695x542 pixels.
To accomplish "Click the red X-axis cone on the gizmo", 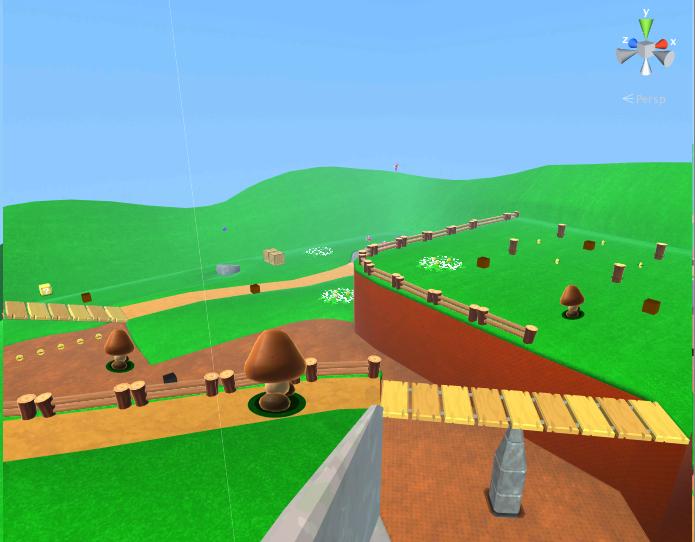I will pyautogui.click(x=661, y=44).
